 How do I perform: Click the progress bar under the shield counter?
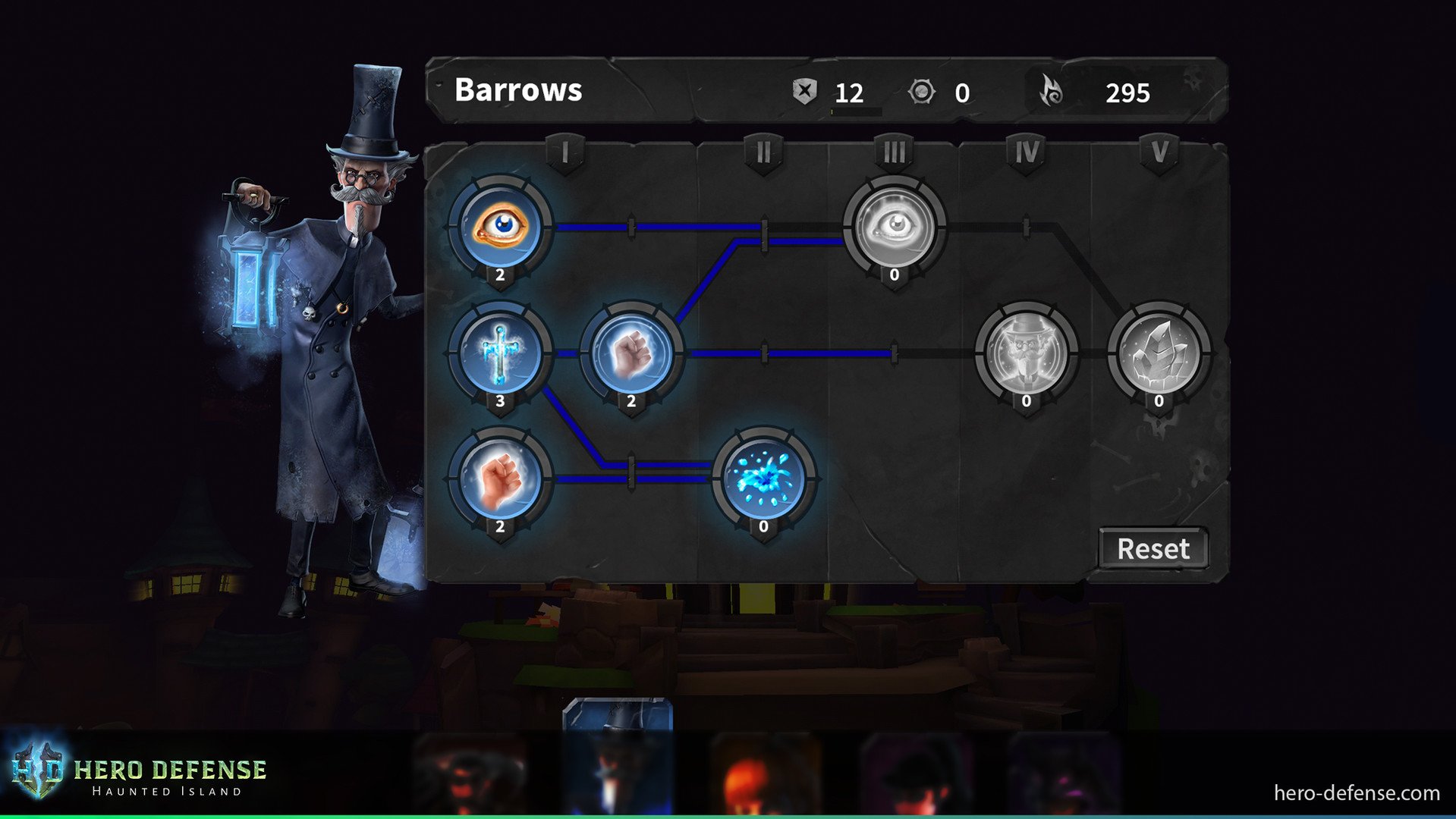(856, 112)
